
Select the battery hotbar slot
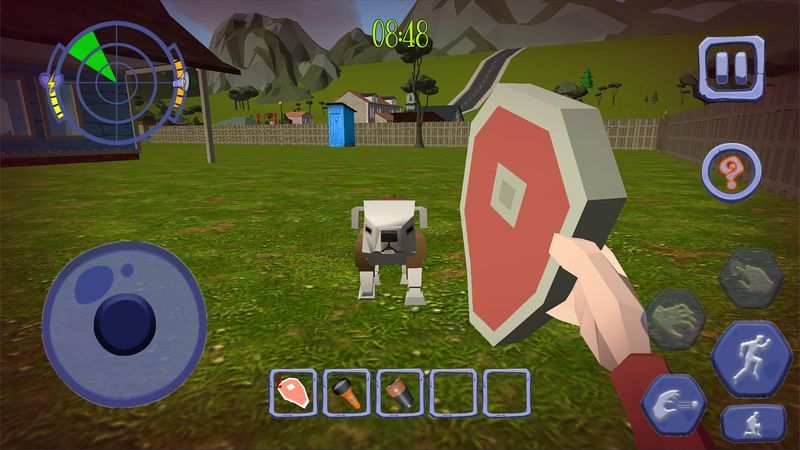399,392
